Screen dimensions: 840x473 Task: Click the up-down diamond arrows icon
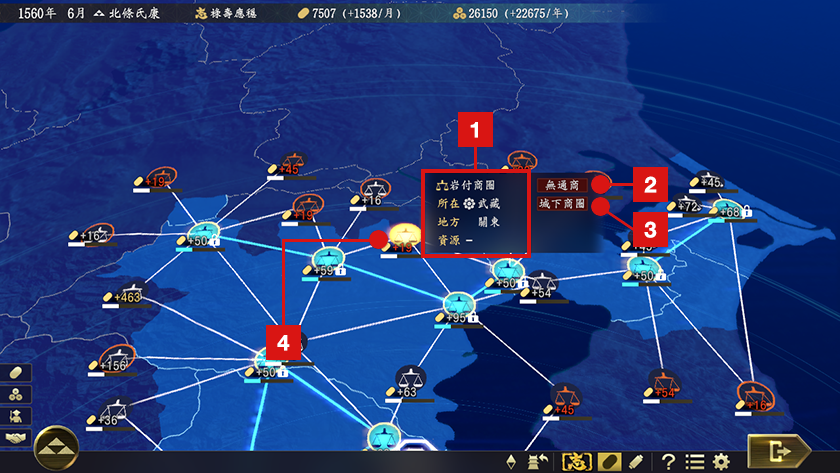pyautogui.click(x=514, y=462)
